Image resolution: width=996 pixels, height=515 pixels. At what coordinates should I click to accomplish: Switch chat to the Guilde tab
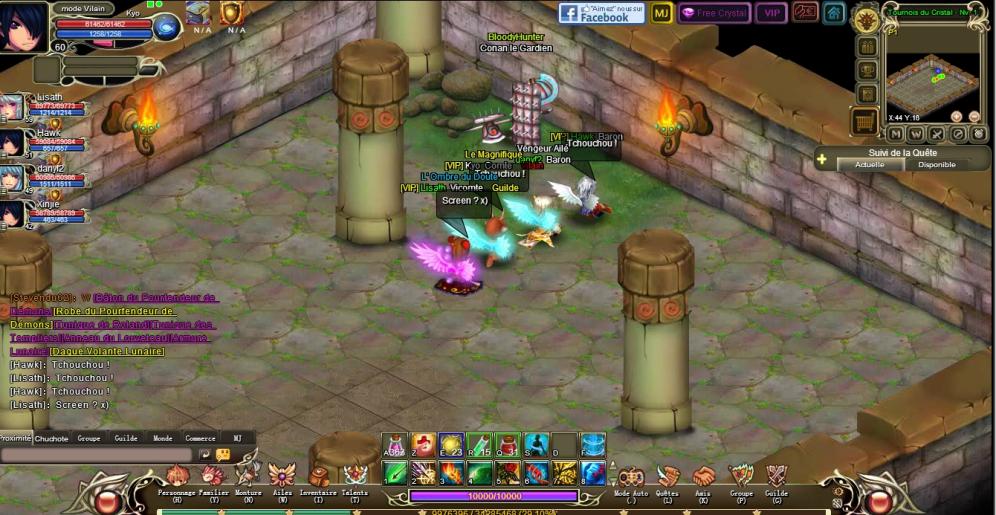126,438
